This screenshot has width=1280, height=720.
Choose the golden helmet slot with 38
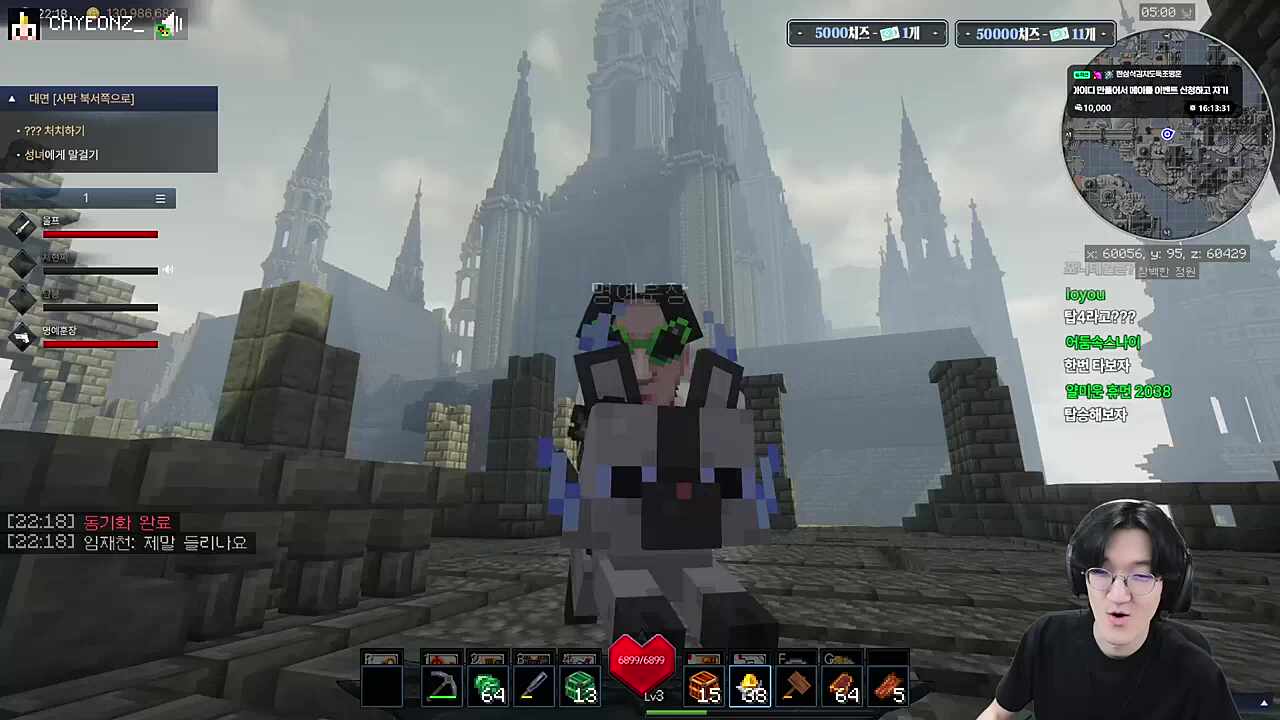750,686
